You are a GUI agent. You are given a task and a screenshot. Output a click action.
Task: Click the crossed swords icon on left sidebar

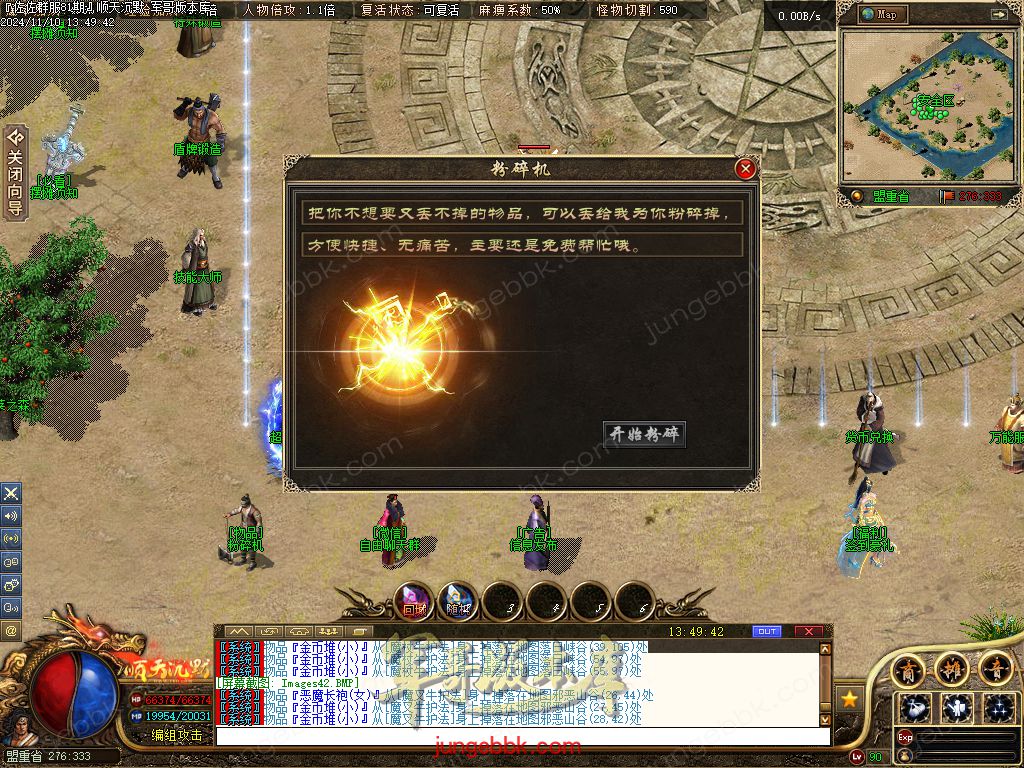point(11,493)
